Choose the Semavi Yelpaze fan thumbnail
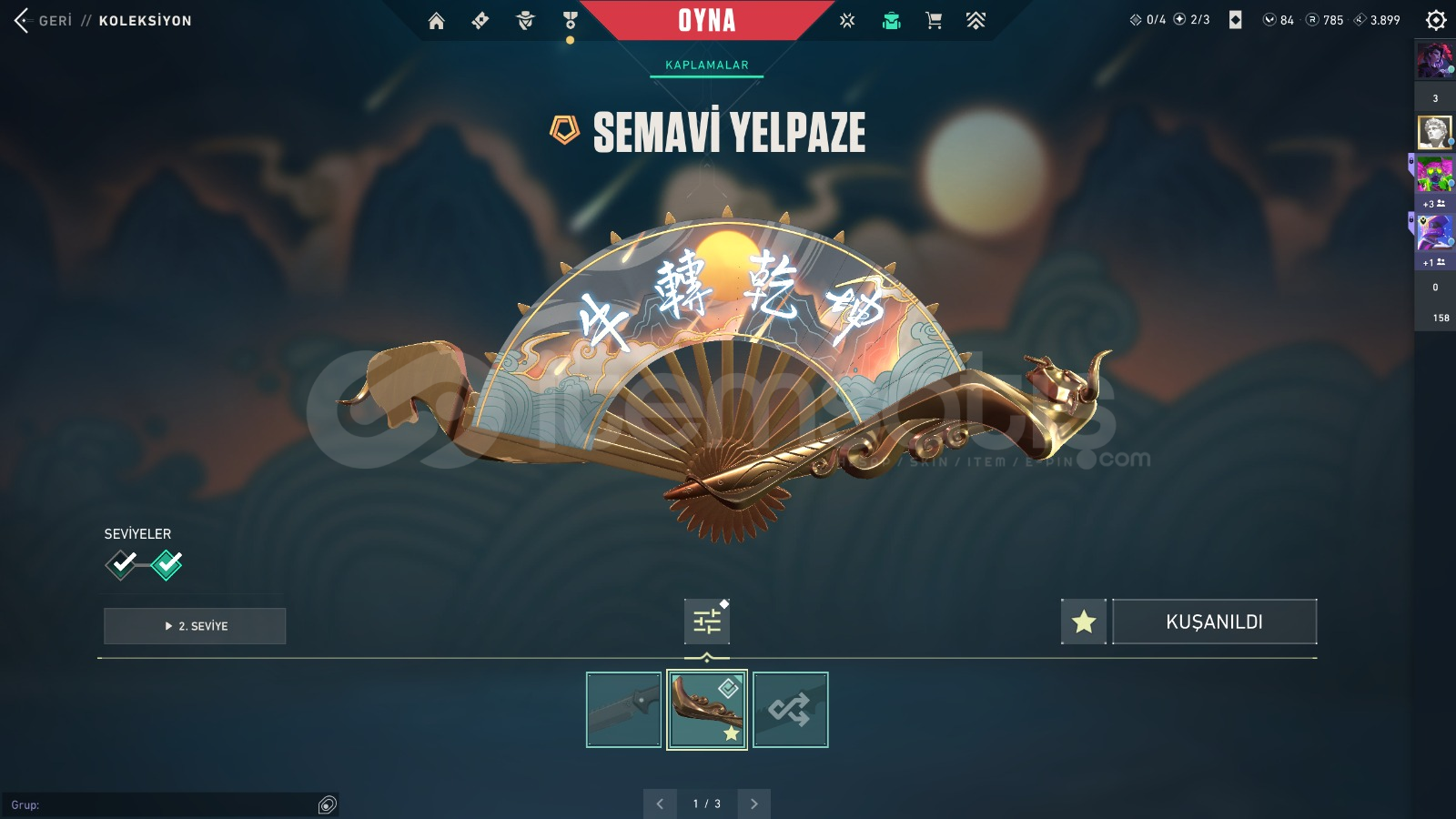1456x819 pixels. pyautogui.click(x=707, y=710)
